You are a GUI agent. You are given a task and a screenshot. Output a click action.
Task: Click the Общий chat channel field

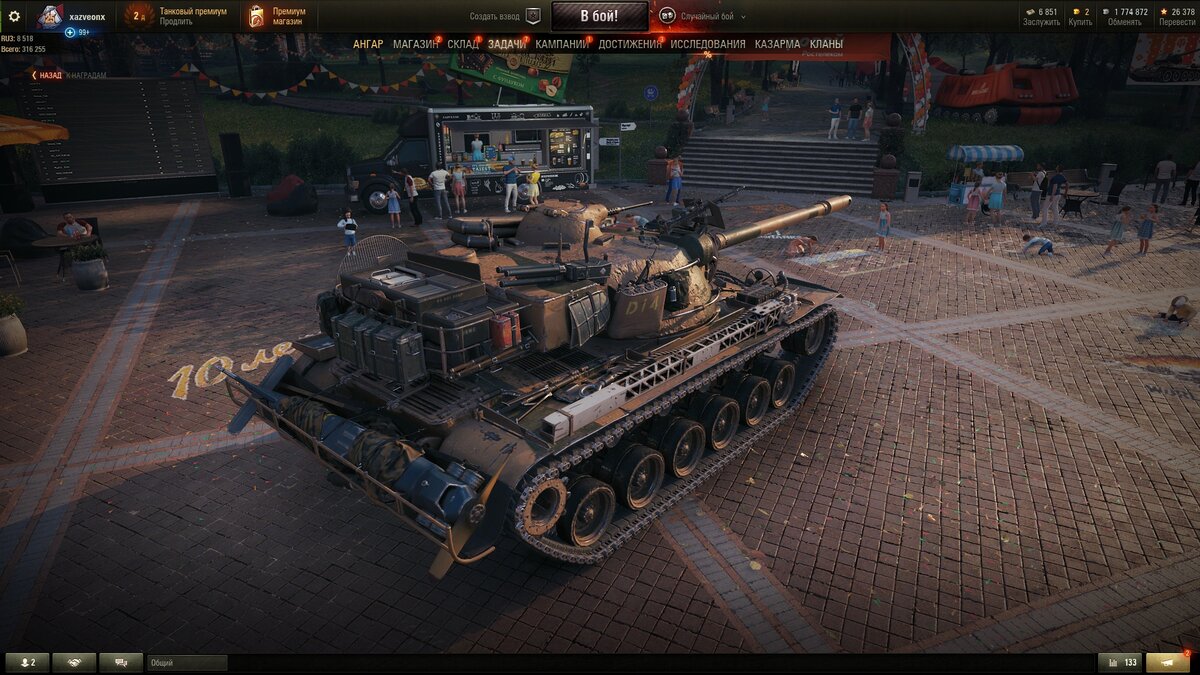(187, 663)
